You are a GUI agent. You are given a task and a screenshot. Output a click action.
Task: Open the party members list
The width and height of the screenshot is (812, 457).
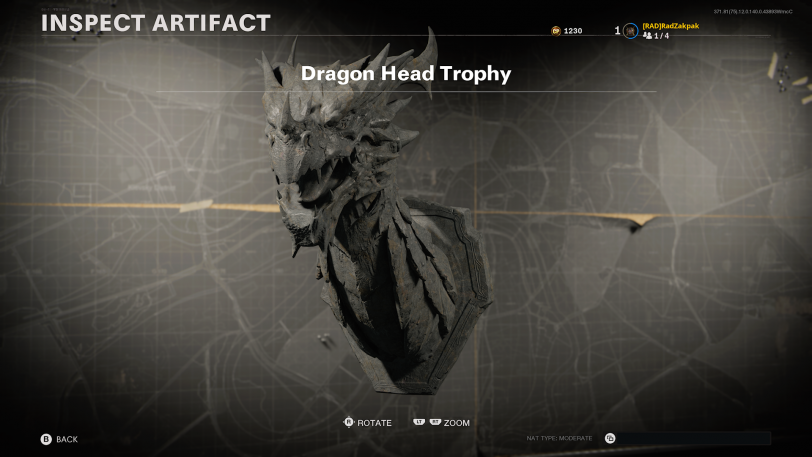[x=656, y=36]
